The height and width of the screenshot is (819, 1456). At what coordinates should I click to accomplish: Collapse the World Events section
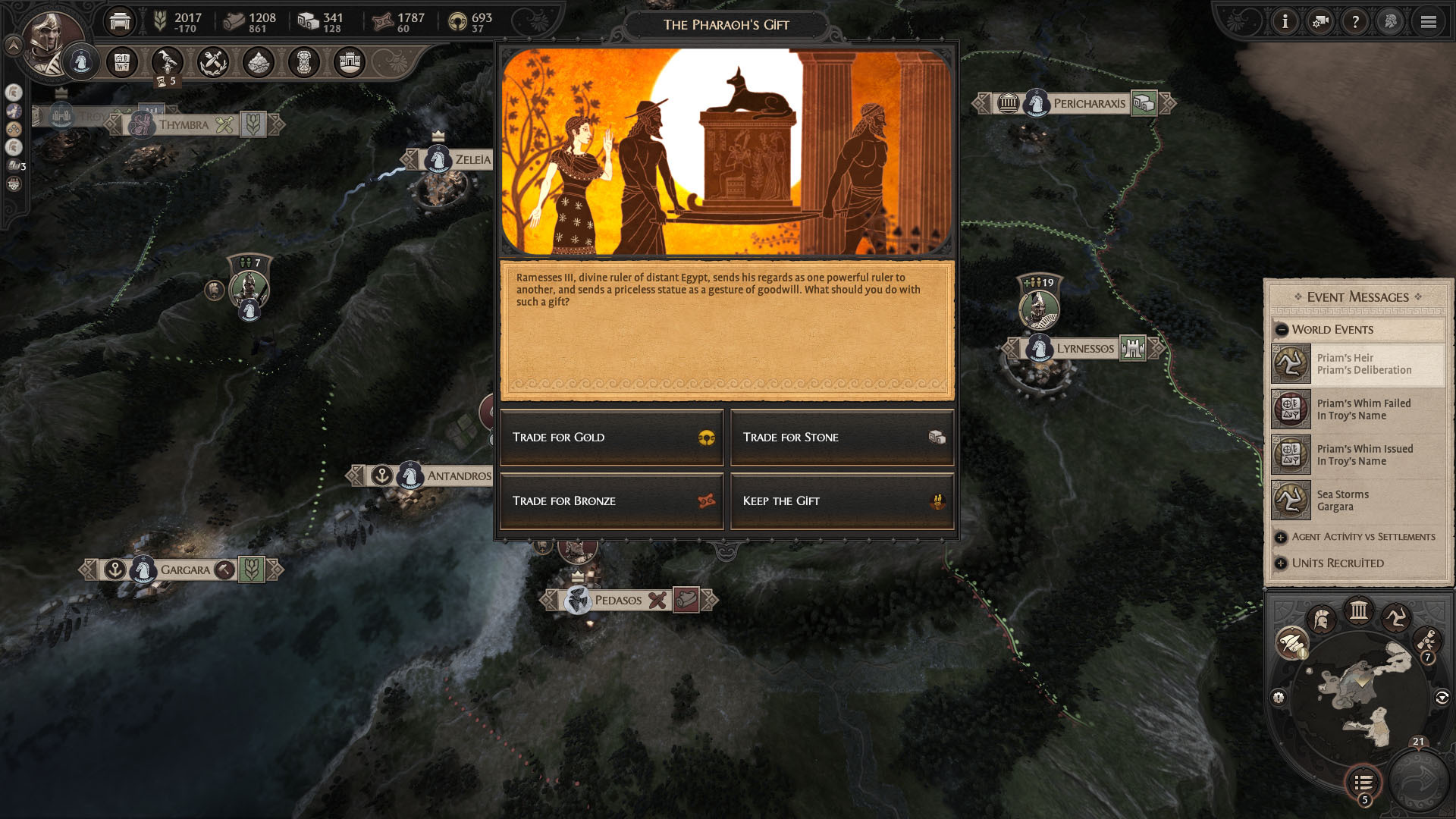1282,330
